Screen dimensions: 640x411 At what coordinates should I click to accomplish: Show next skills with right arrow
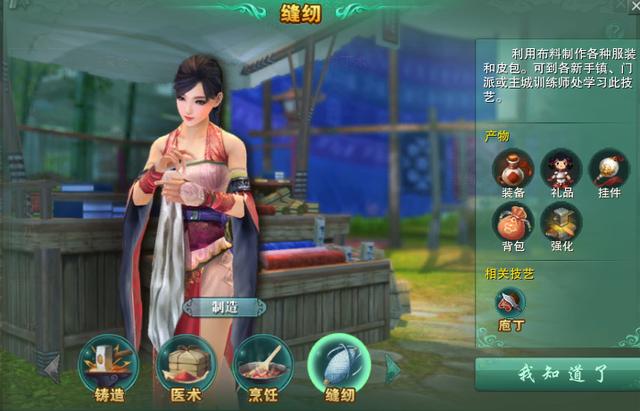393,368
